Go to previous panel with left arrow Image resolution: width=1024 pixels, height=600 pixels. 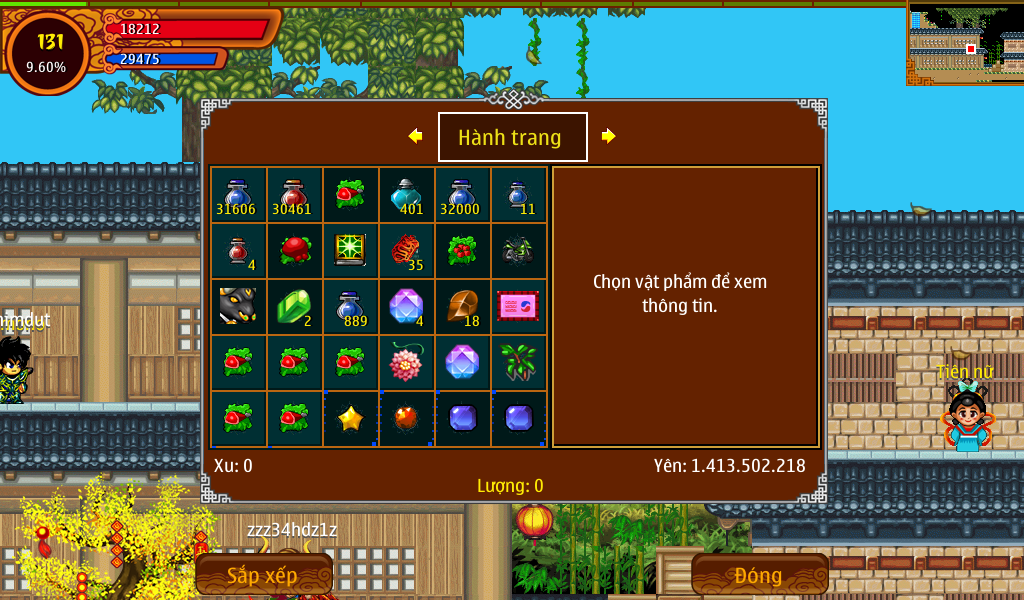tap(415, 136)
